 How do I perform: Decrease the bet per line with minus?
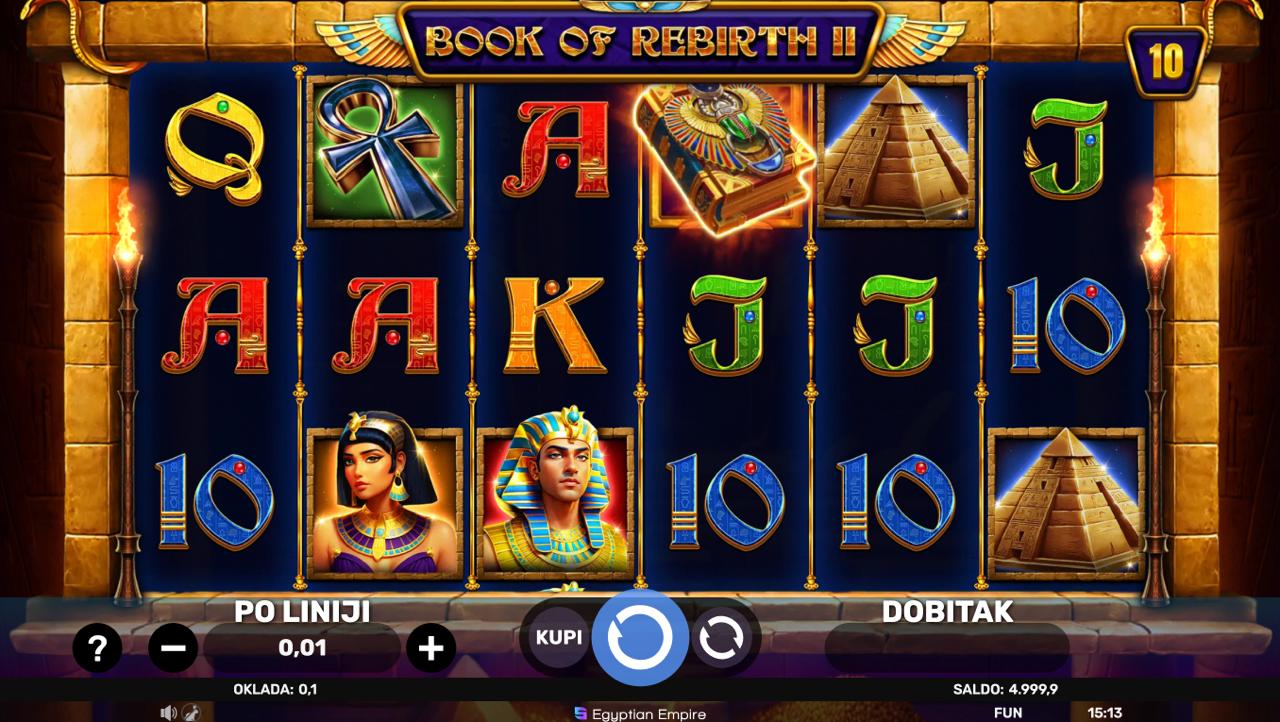click(x=173, y=650)
